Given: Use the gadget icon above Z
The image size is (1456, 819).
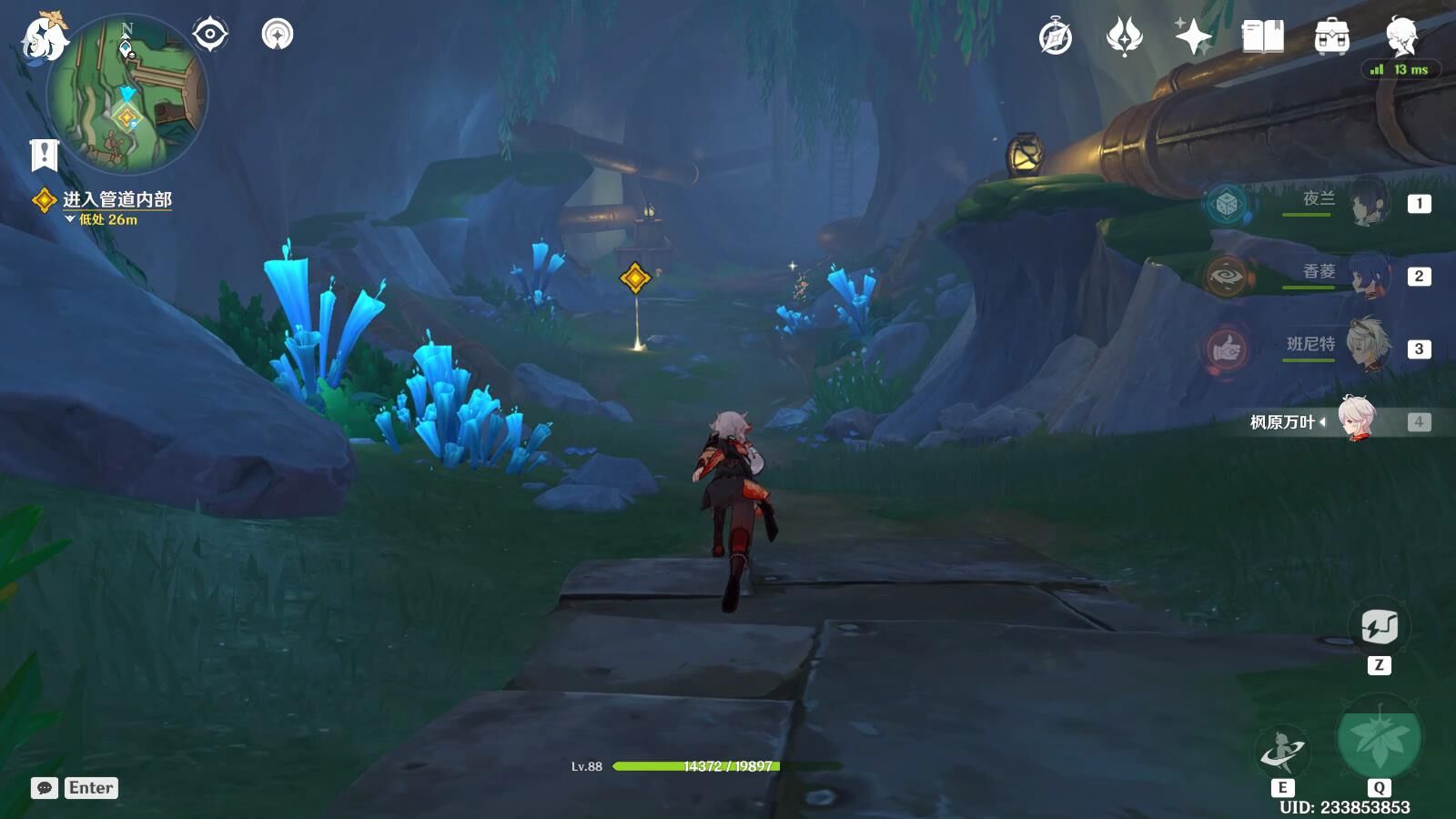Looking at the screenshot, I should coord(1379,627).
